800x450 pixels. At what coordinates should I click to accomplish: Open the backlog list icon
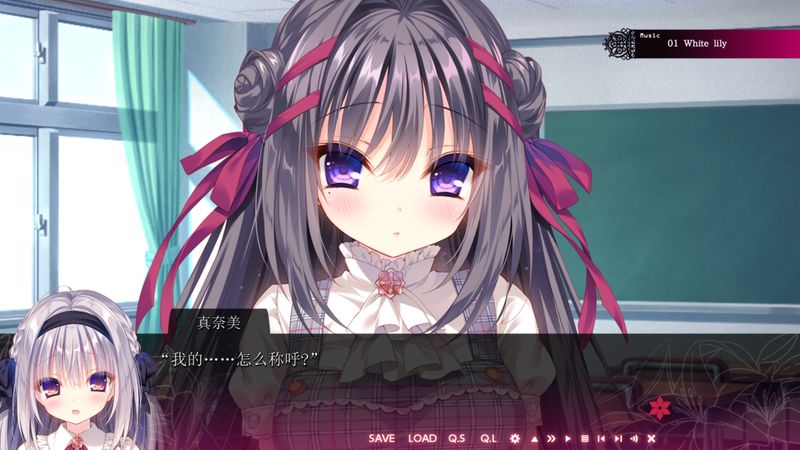[x=585, y=438]
